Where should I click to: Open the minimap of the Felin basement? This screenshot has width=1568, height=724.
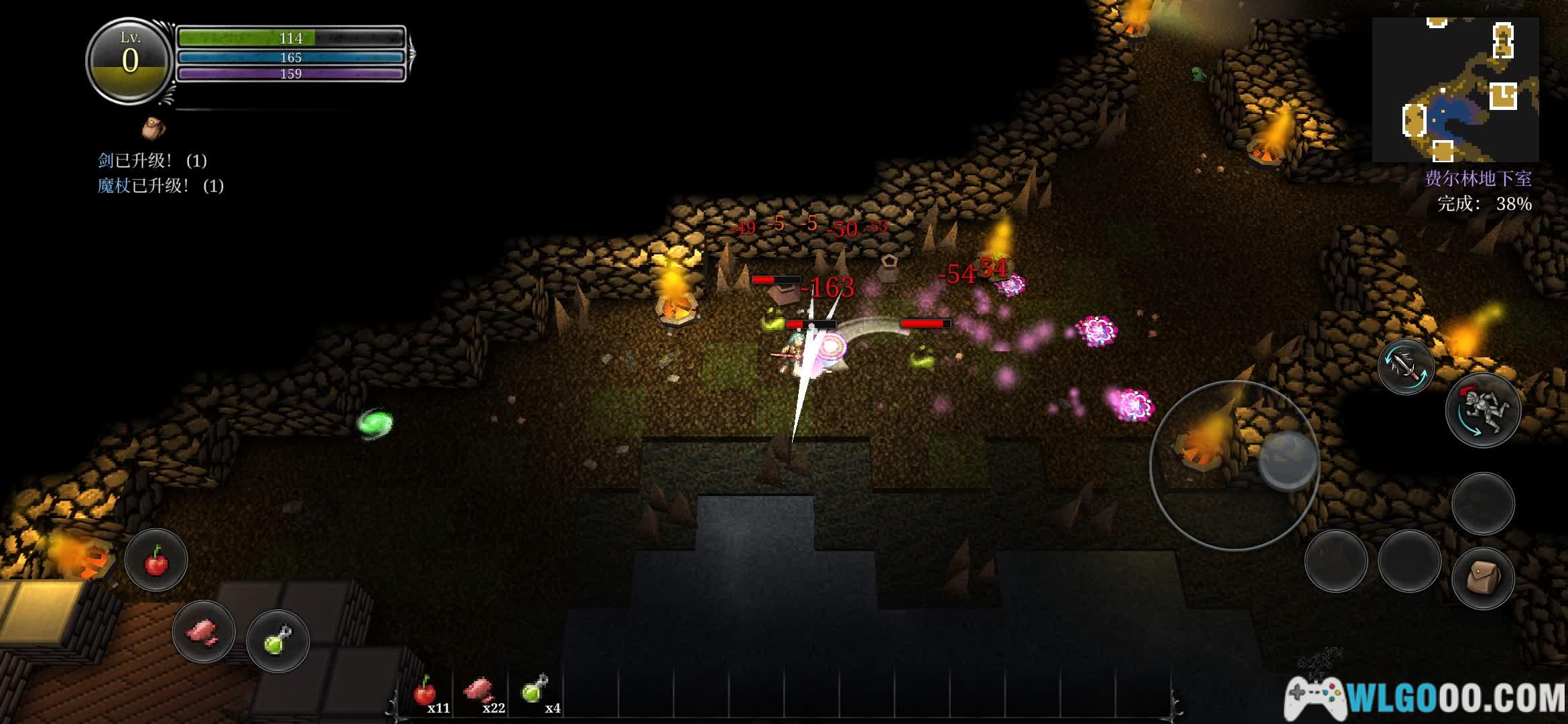point(1455,89)
